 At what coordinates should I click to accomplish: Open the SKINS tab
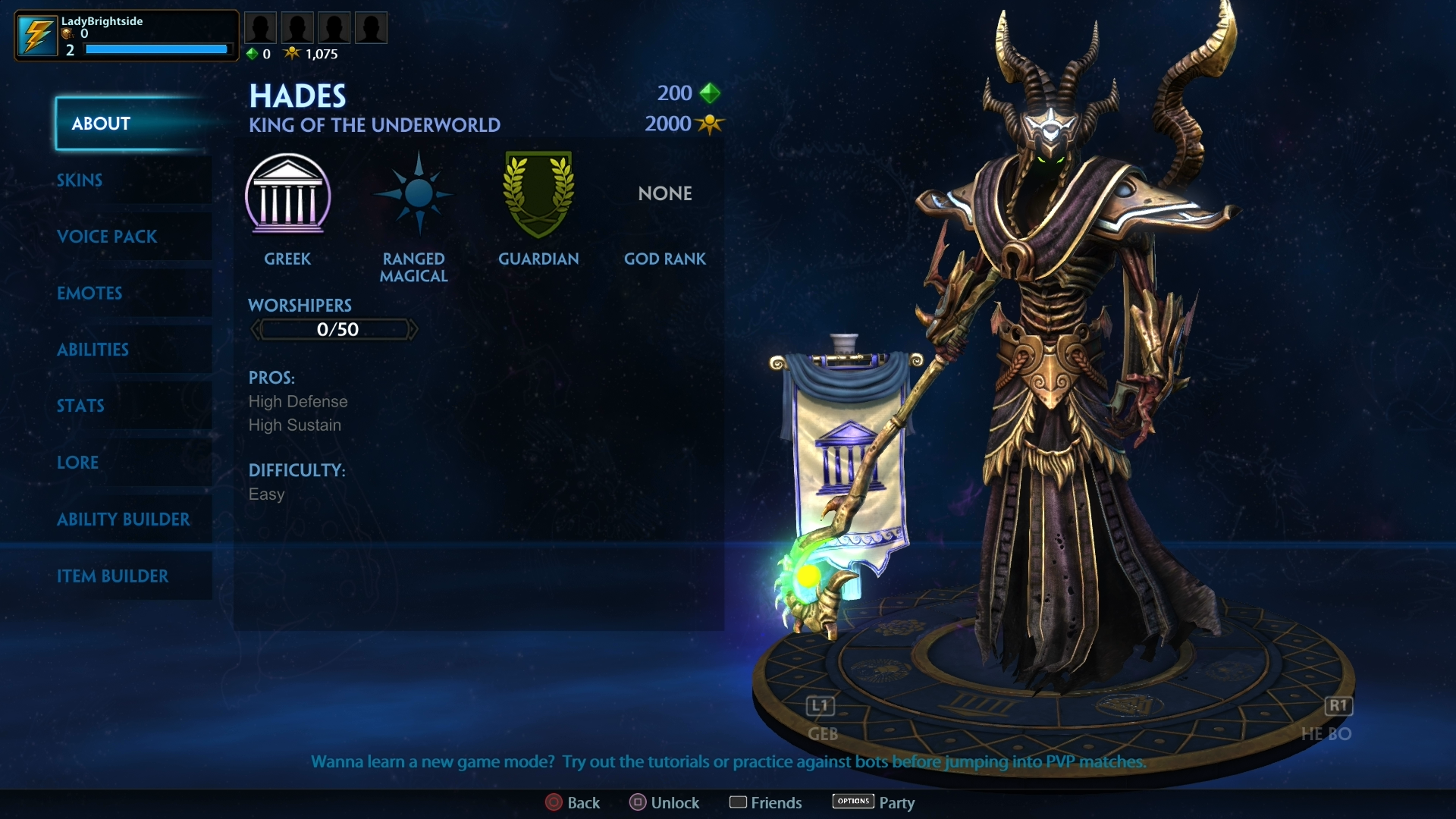click(79, 180)
